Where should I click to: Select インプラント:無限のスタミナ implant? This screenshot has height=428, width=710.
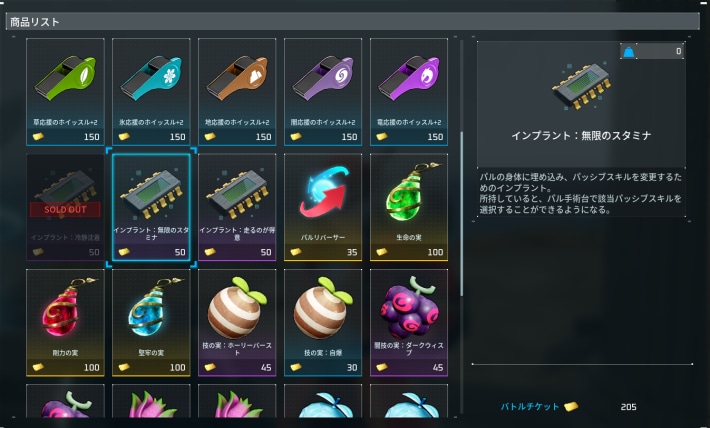[151, 206]
